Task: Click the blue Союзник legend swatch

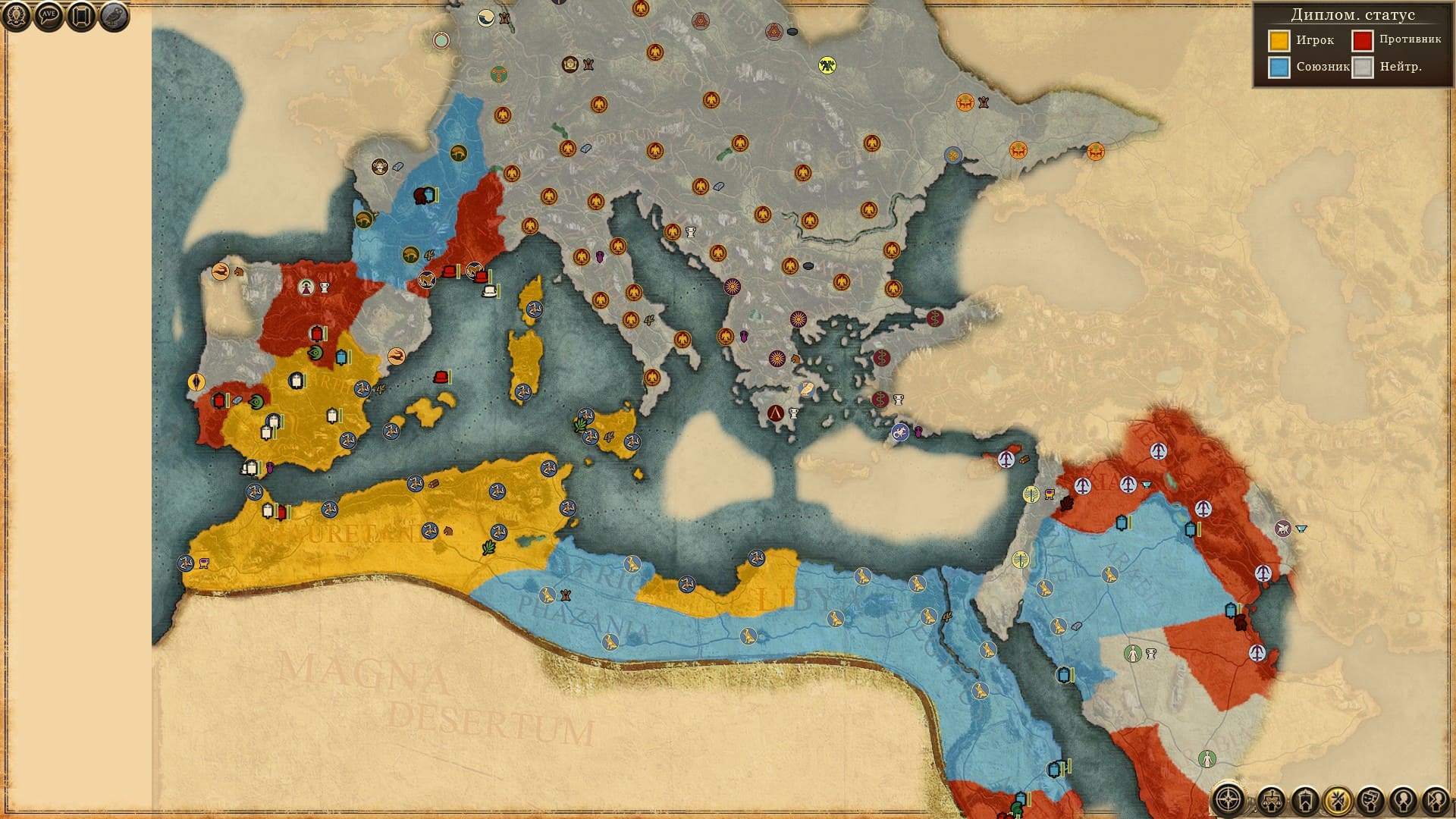Action: click(x=1279, y=67)
